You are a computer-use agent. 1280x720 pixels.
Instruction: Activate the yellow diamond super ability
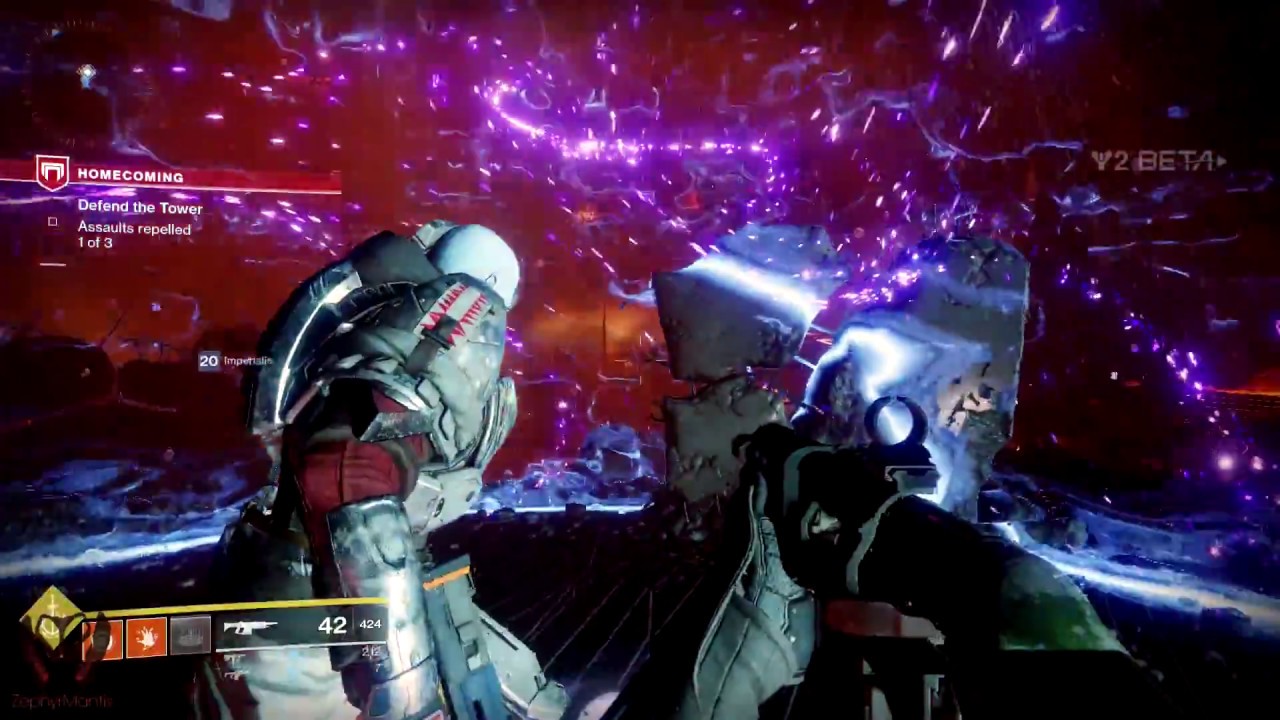pyautogui.click(x=53, y=618)
